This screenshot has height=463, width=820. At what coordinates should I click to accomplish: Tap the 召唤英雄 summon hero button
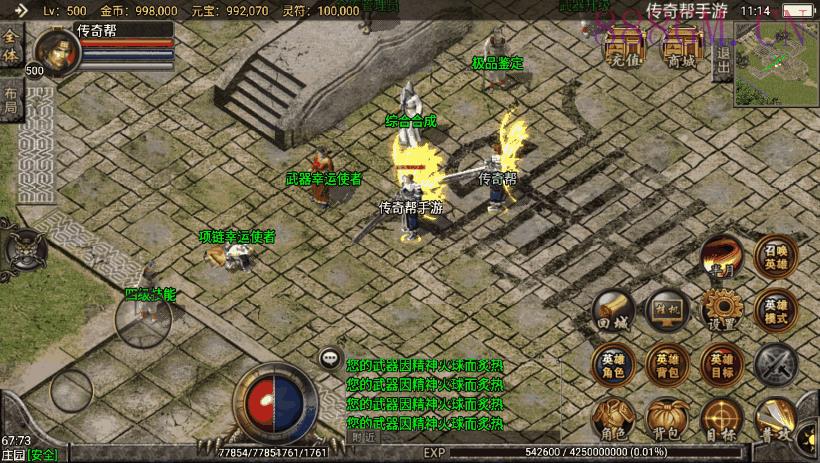[776, 257]
